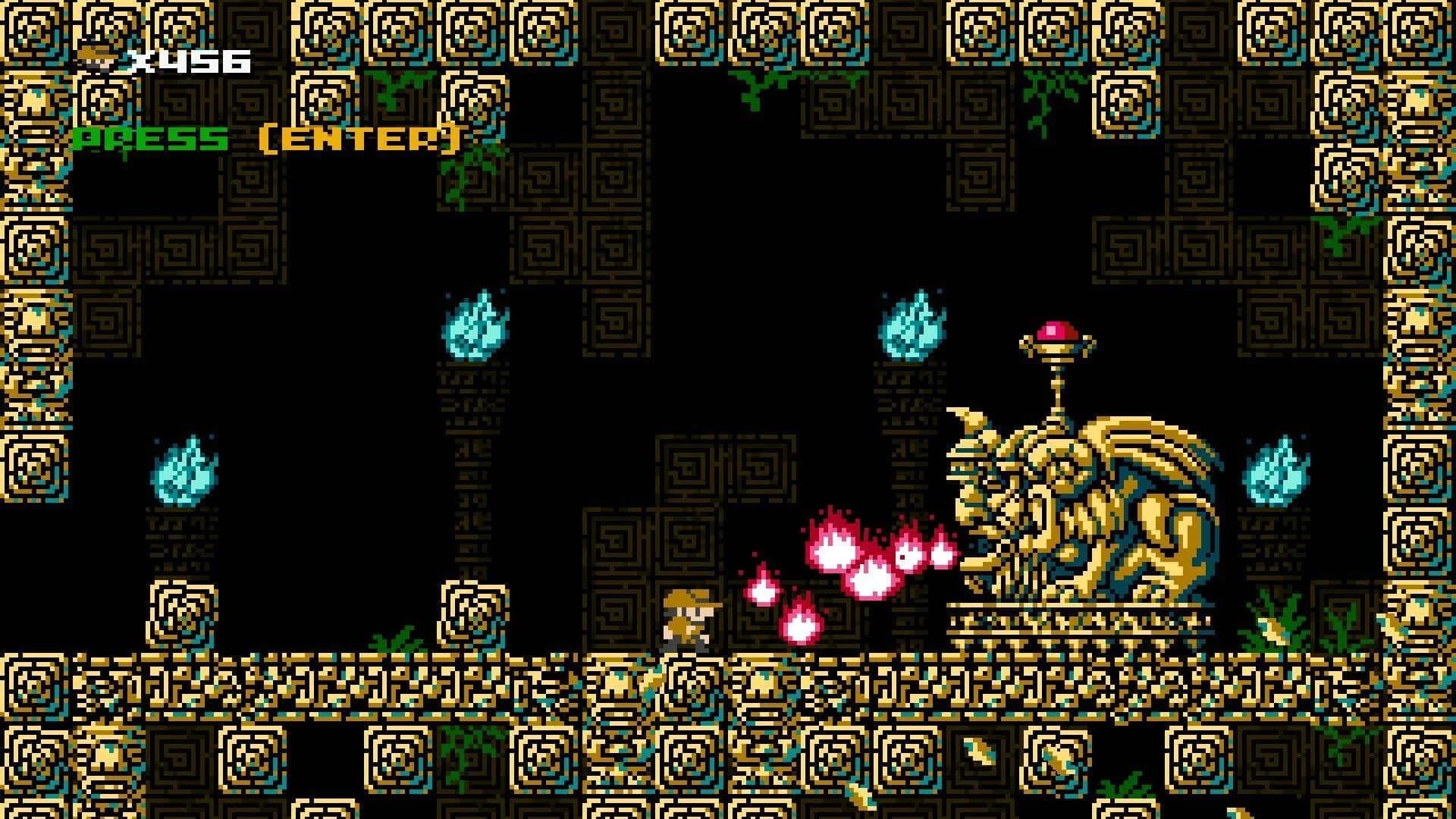Click the blue flame atop the middle pillar
The width and height of the screenshot is (1456, 819).
tap(474, 330)
